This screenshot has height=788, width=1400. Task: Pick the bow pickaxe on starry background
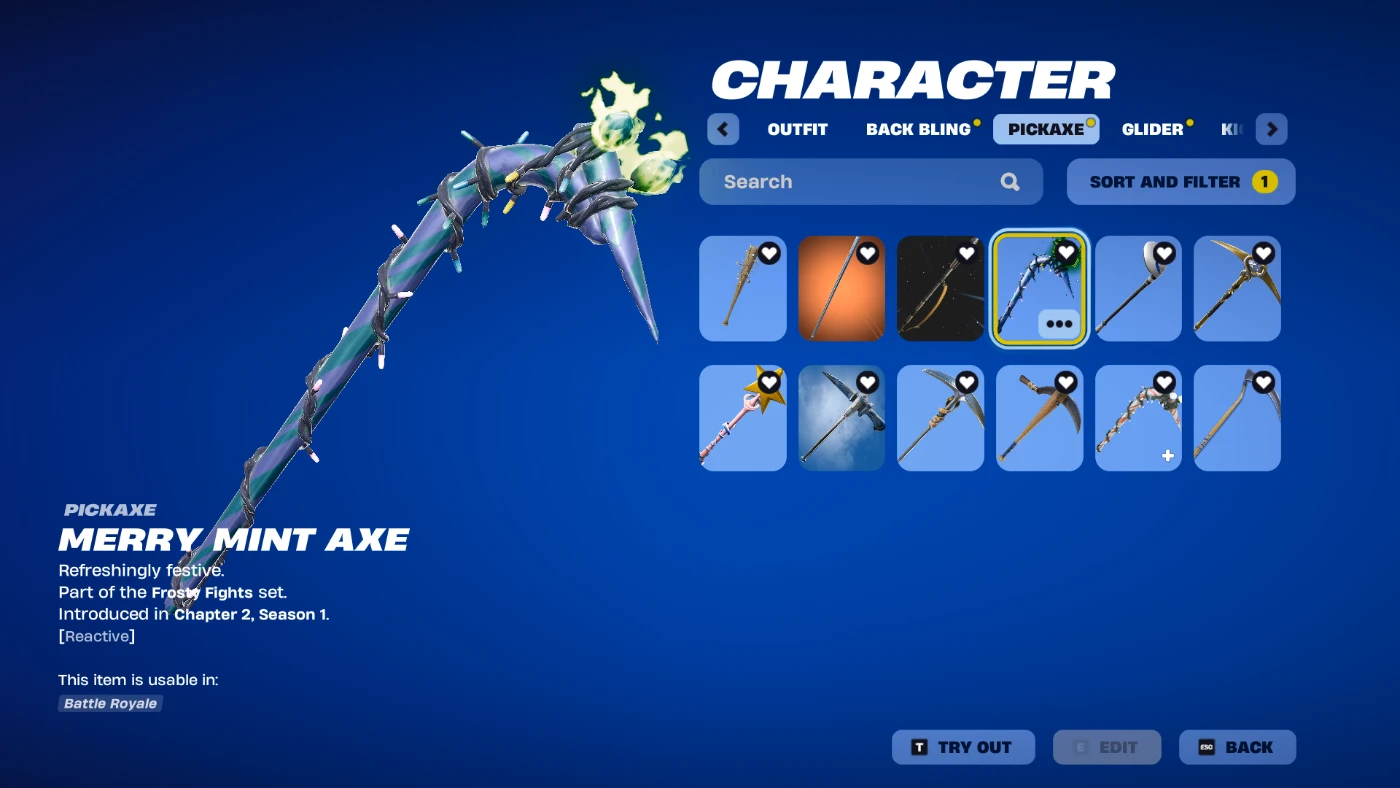[x=940, y=289]
